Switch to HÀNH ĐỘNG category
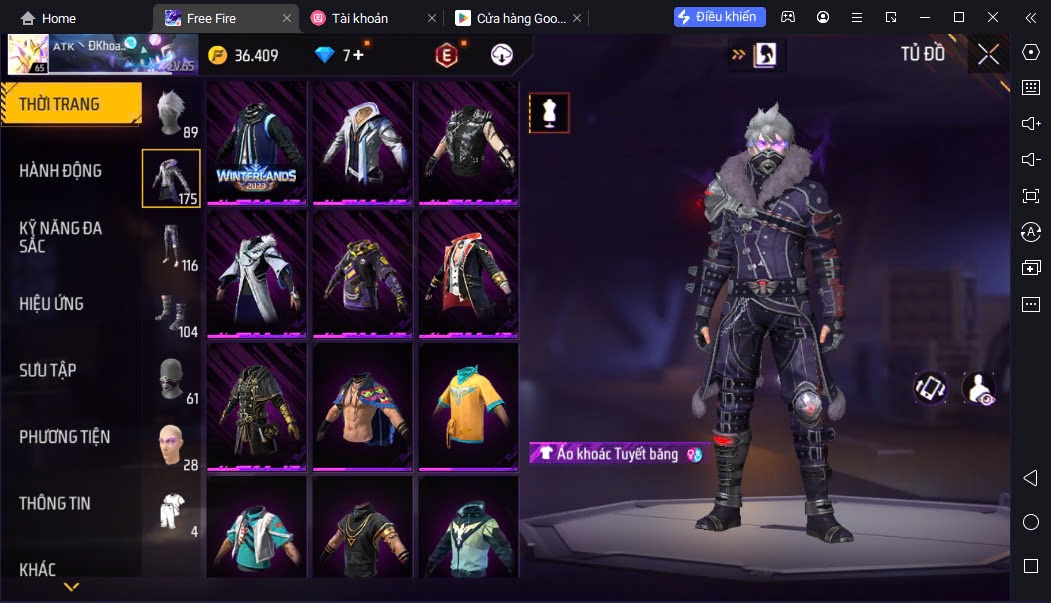This screenshot has width=1051, height=603. click(62, 171)
